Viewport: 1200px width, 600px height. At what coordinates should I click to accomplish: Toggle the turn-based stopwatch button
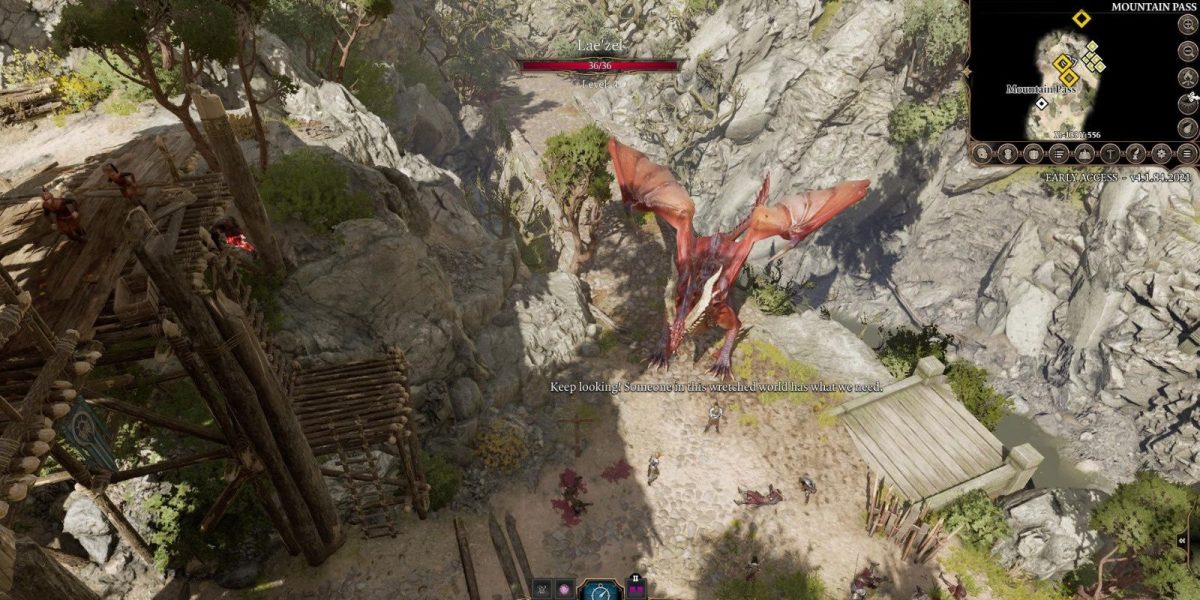click(x=601, y=591)
